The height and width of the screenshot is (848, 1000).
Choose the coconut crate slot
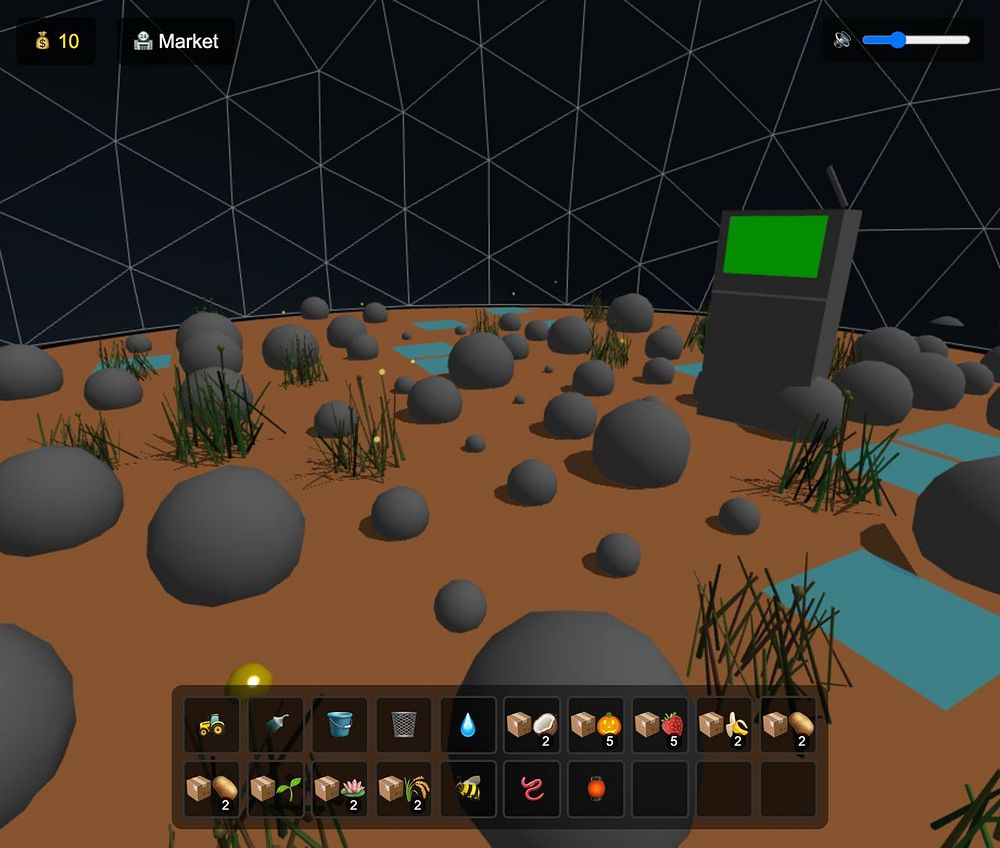532,725
